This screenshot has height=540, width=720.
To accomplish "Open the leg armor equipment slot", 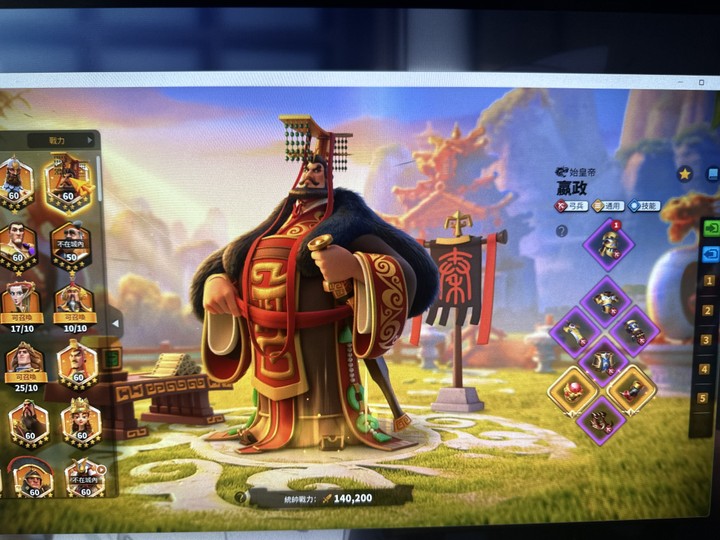I will point(606,360).
